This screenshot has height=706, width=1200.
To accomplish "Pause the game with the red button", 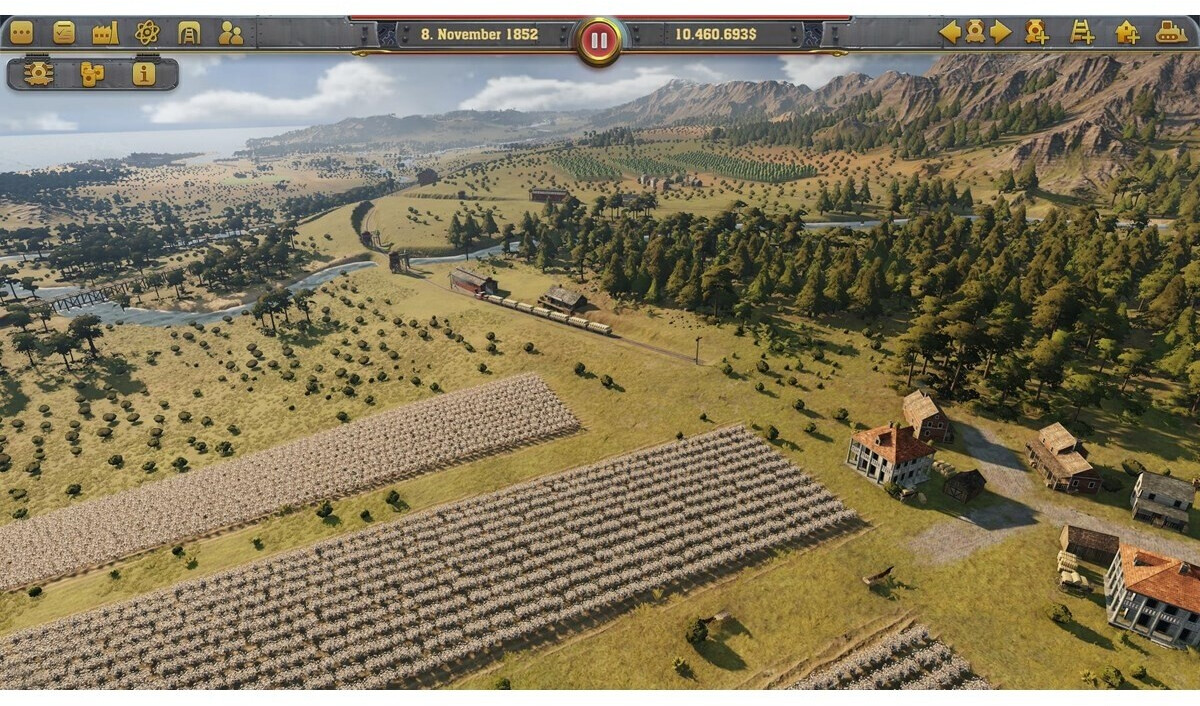I will [x=599, y=41].
